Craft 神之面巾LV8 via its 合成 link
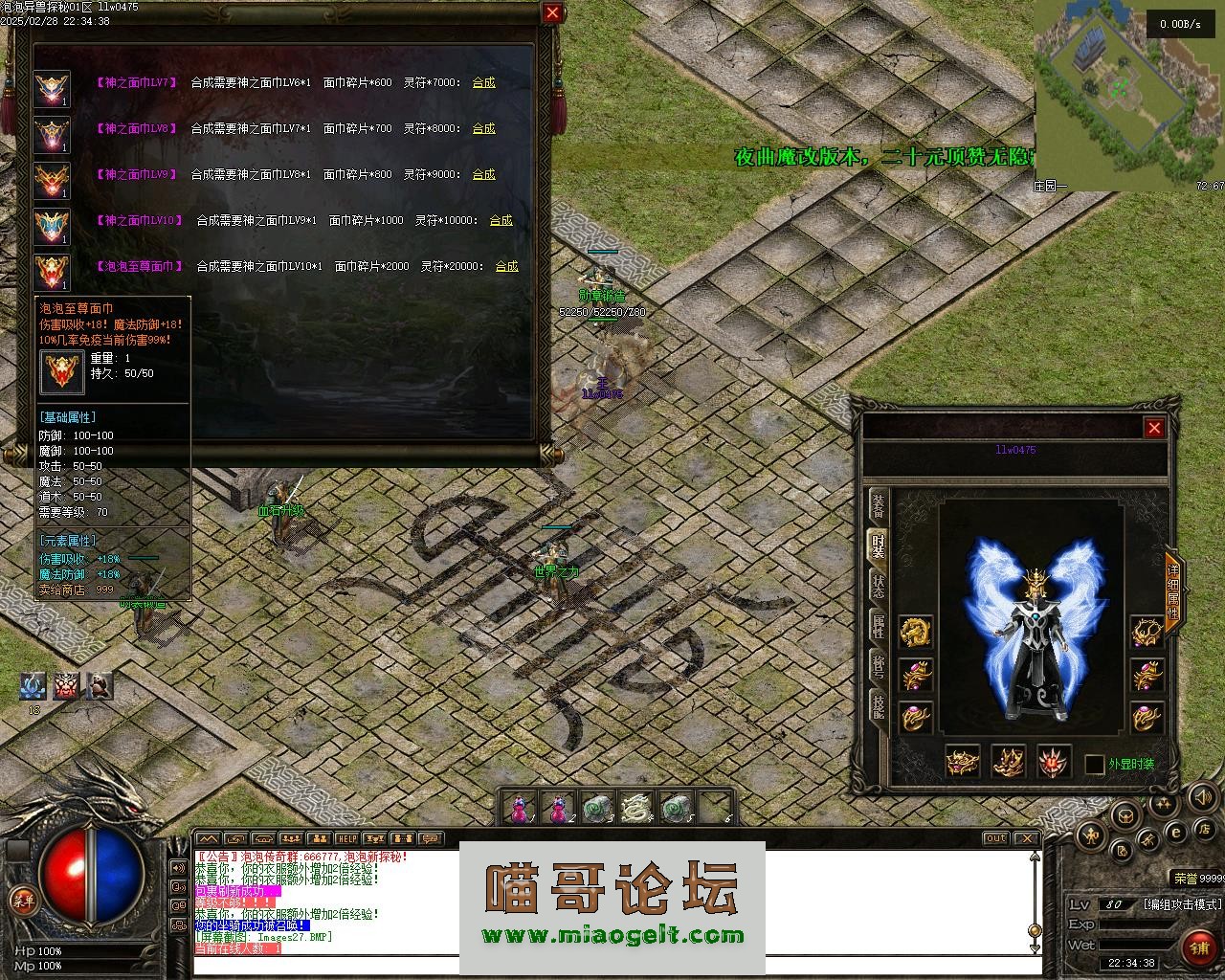Screen dimensions: 1225x980 [483, 128]
